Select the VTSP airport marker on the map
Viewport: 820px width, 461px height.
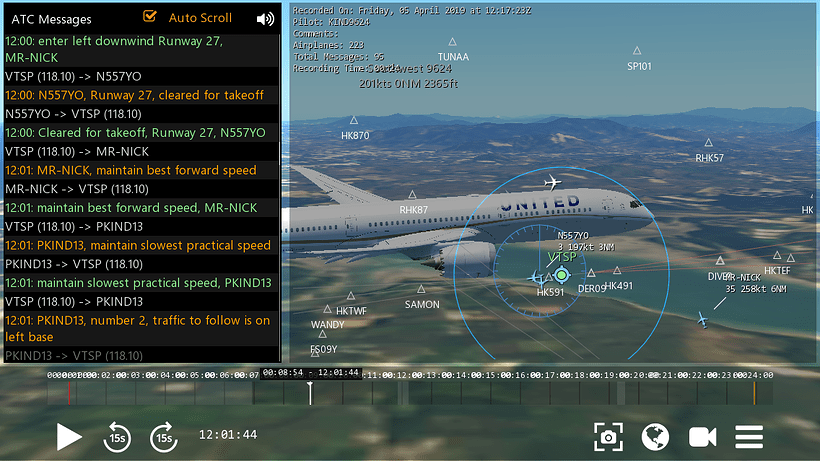click(561, 273)
